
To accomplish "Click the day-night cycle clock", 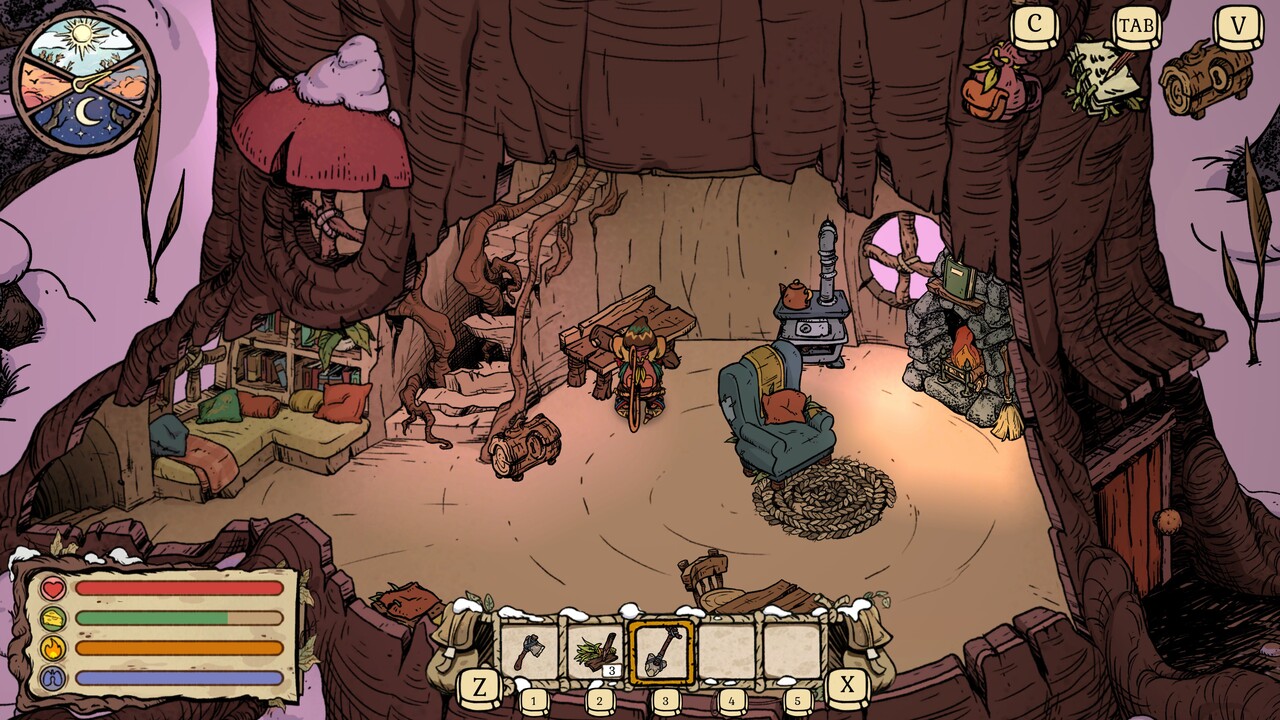I will click(84, 82).
